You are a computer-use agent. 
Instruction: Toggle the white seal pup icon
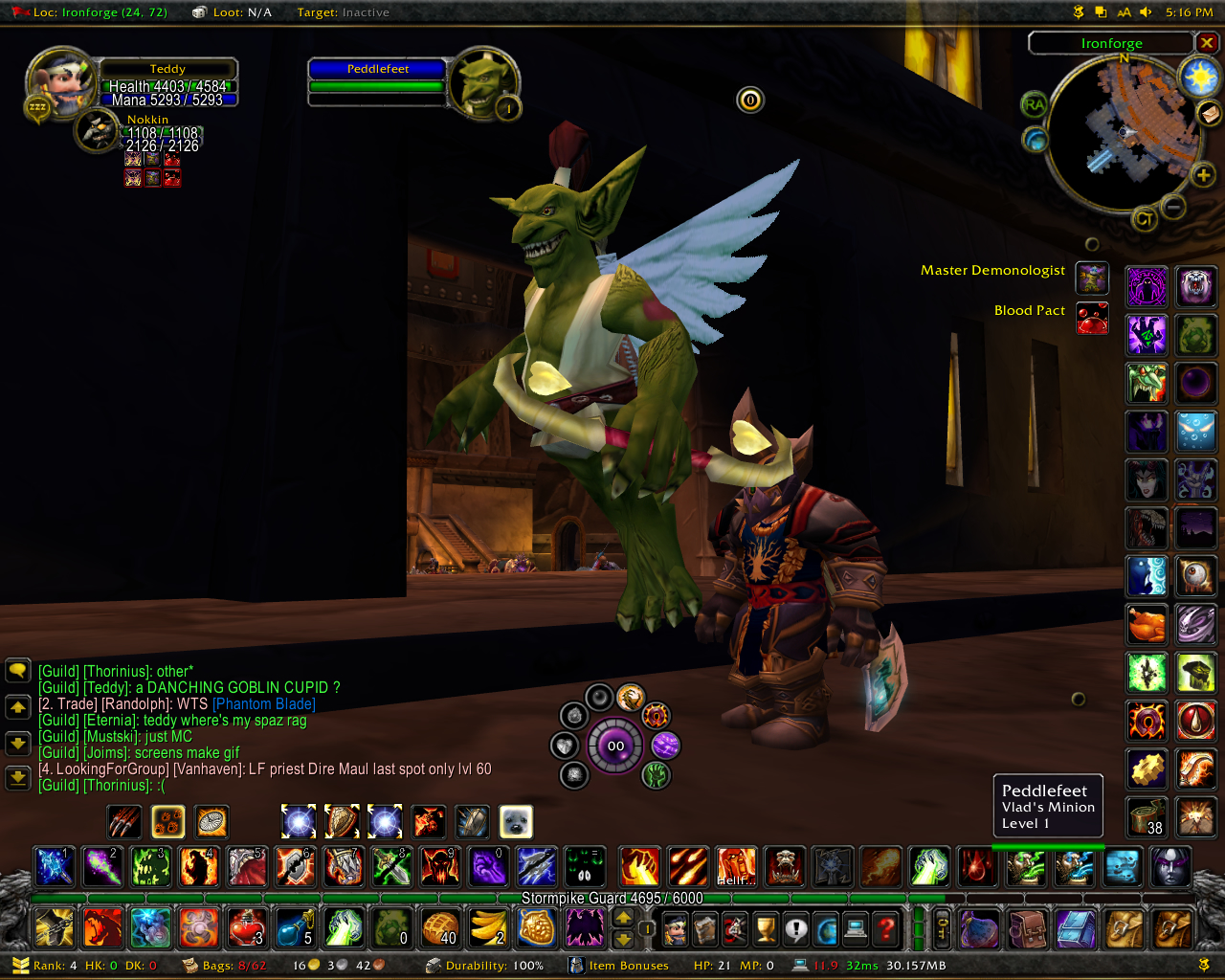pos(516,821)
